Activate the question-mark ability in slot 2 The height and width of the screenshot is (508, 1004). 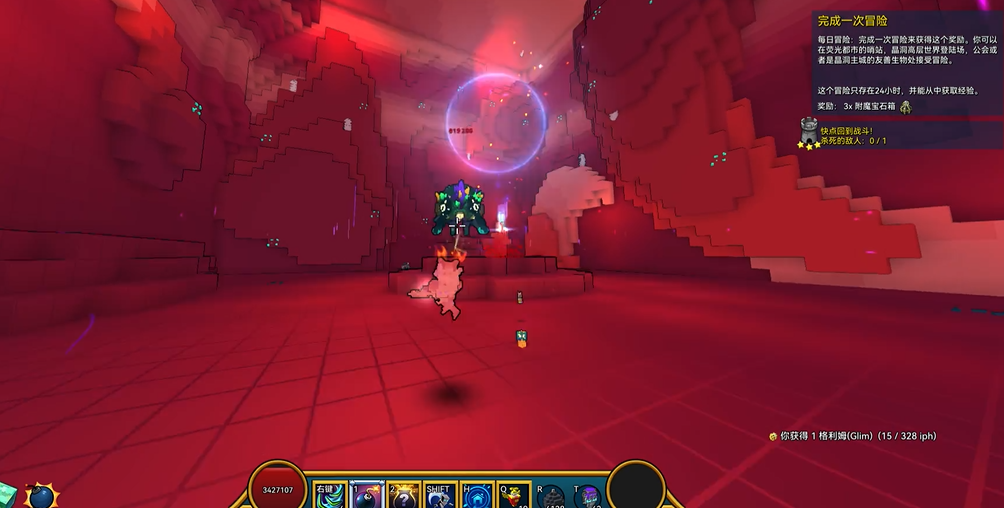click(404, 495)
